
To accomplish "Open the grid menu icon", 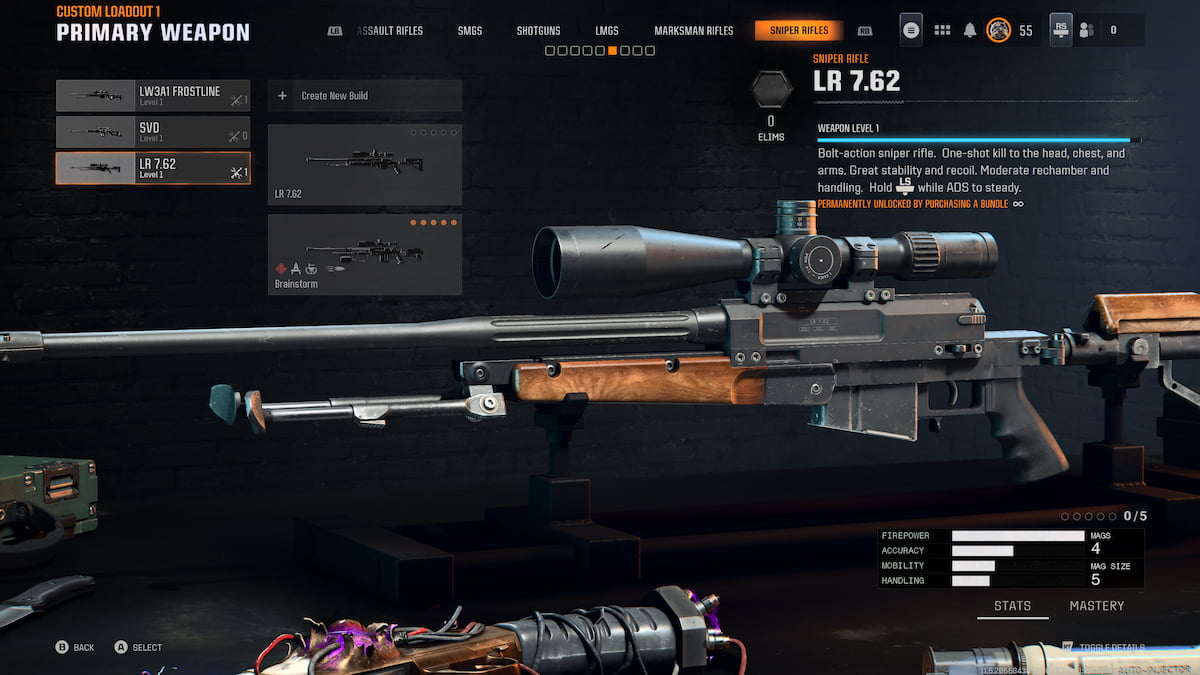I will (942, 30).
